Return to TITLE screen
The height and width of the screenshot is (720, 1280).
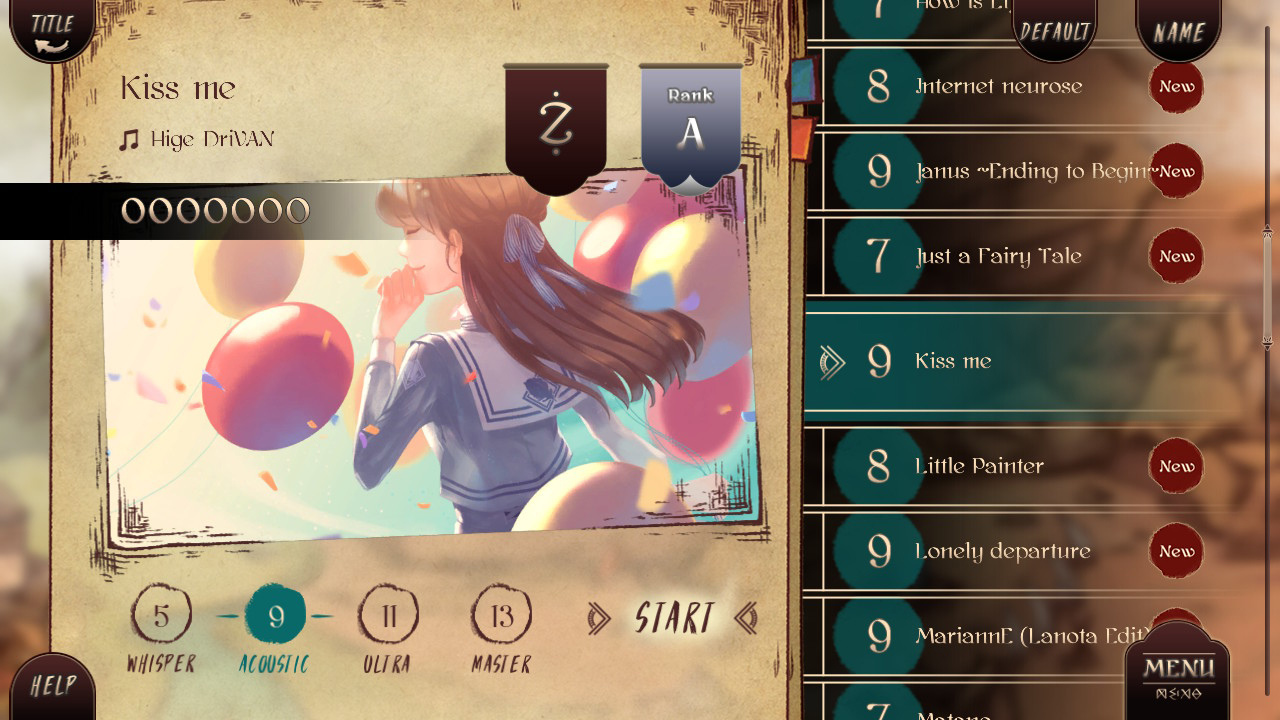pyautogui.click(x=50, y=28)
